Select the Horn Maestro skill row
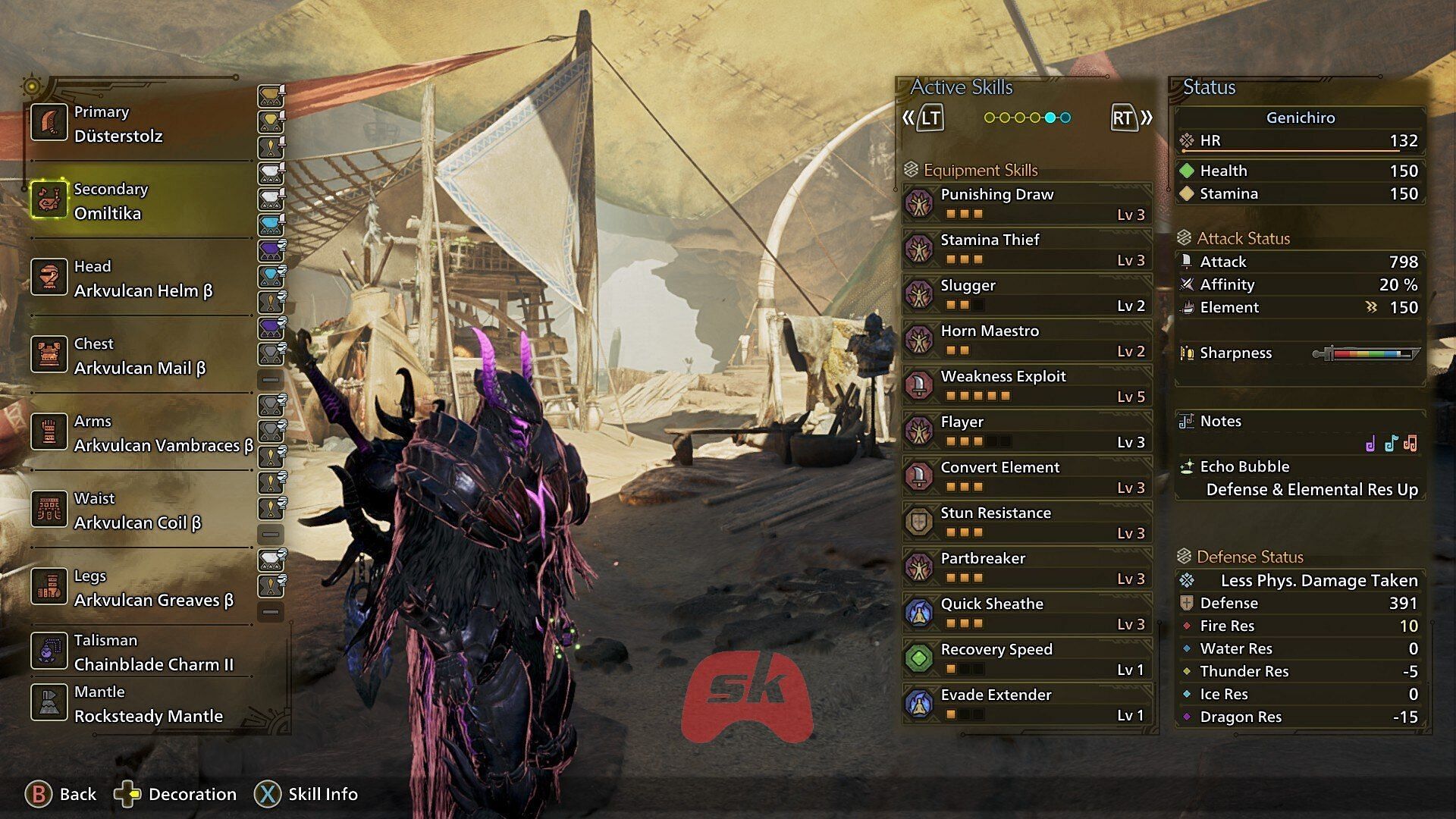 point(1027,340)
